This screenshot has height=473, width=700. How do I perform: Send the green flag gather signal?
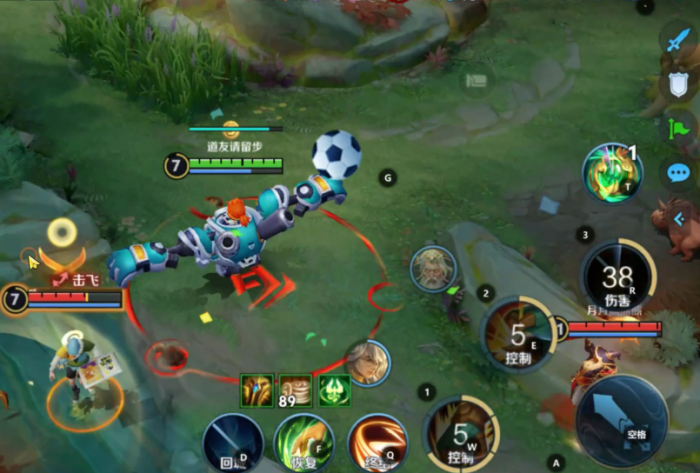point(678,128)
